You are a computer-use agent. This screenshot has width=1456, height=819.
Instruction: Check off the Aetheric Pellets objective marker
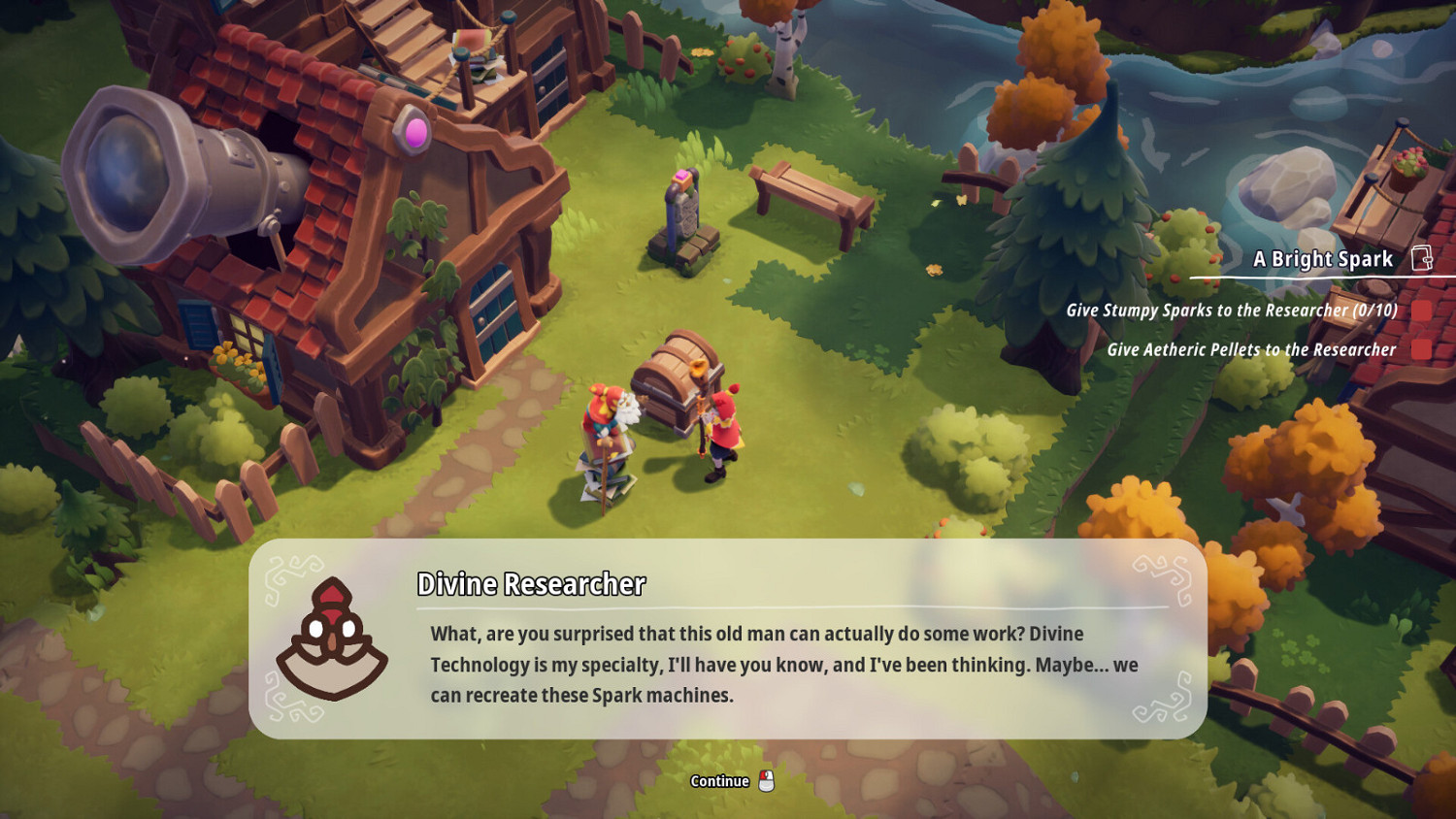pos(1420,348)
